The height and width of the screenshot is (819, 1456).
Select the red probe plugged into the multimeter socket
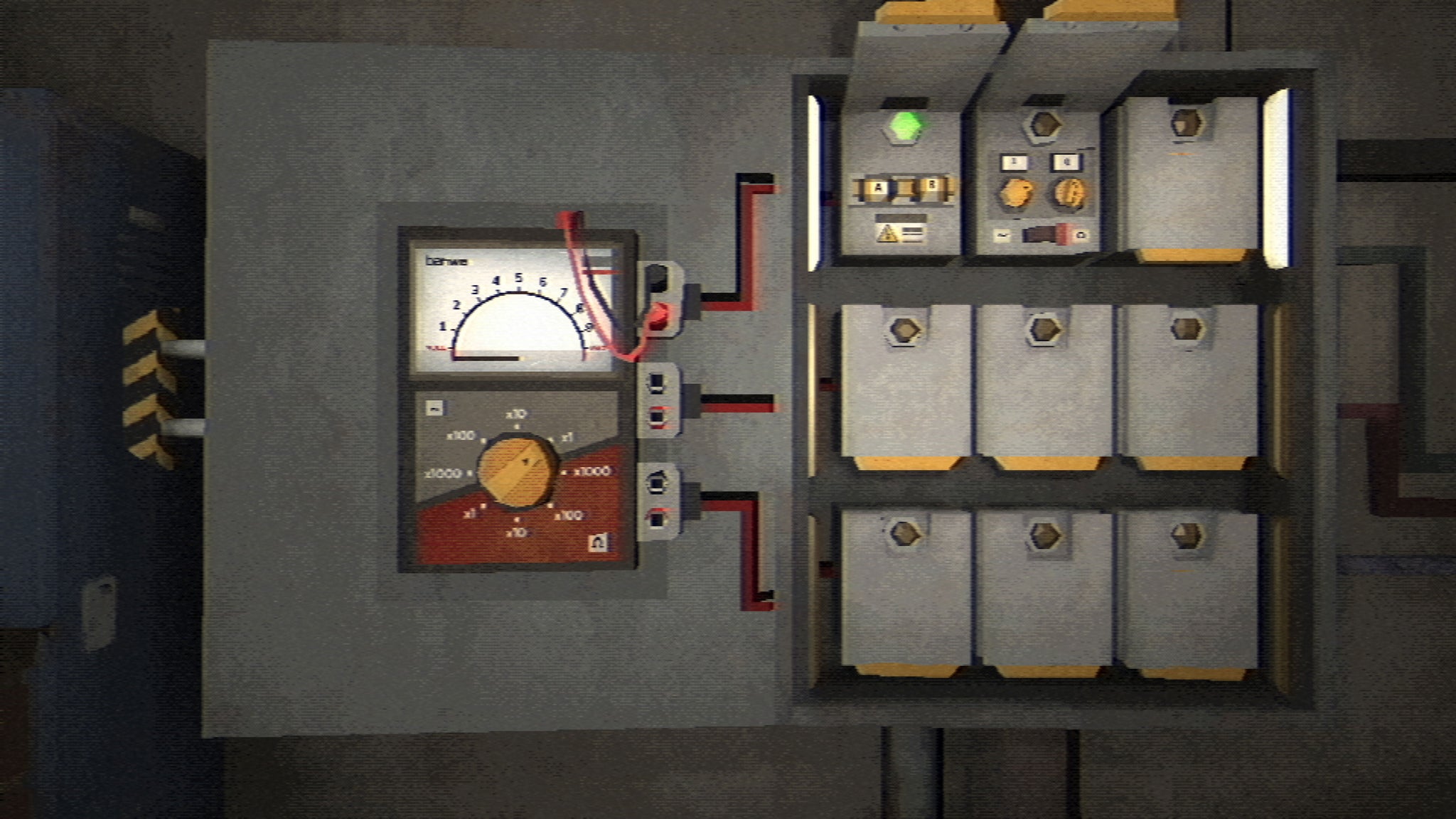[659, 318]
